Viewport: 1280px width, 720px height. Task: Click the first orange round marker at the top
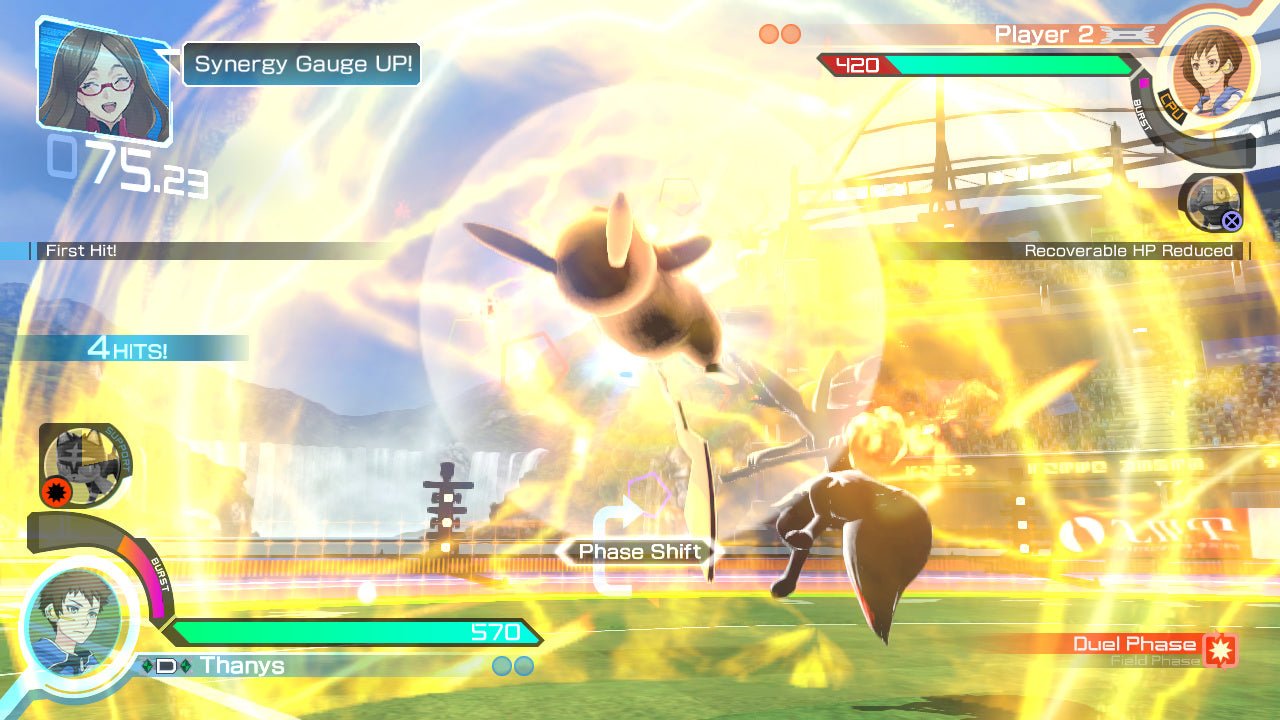pos(768,33)
